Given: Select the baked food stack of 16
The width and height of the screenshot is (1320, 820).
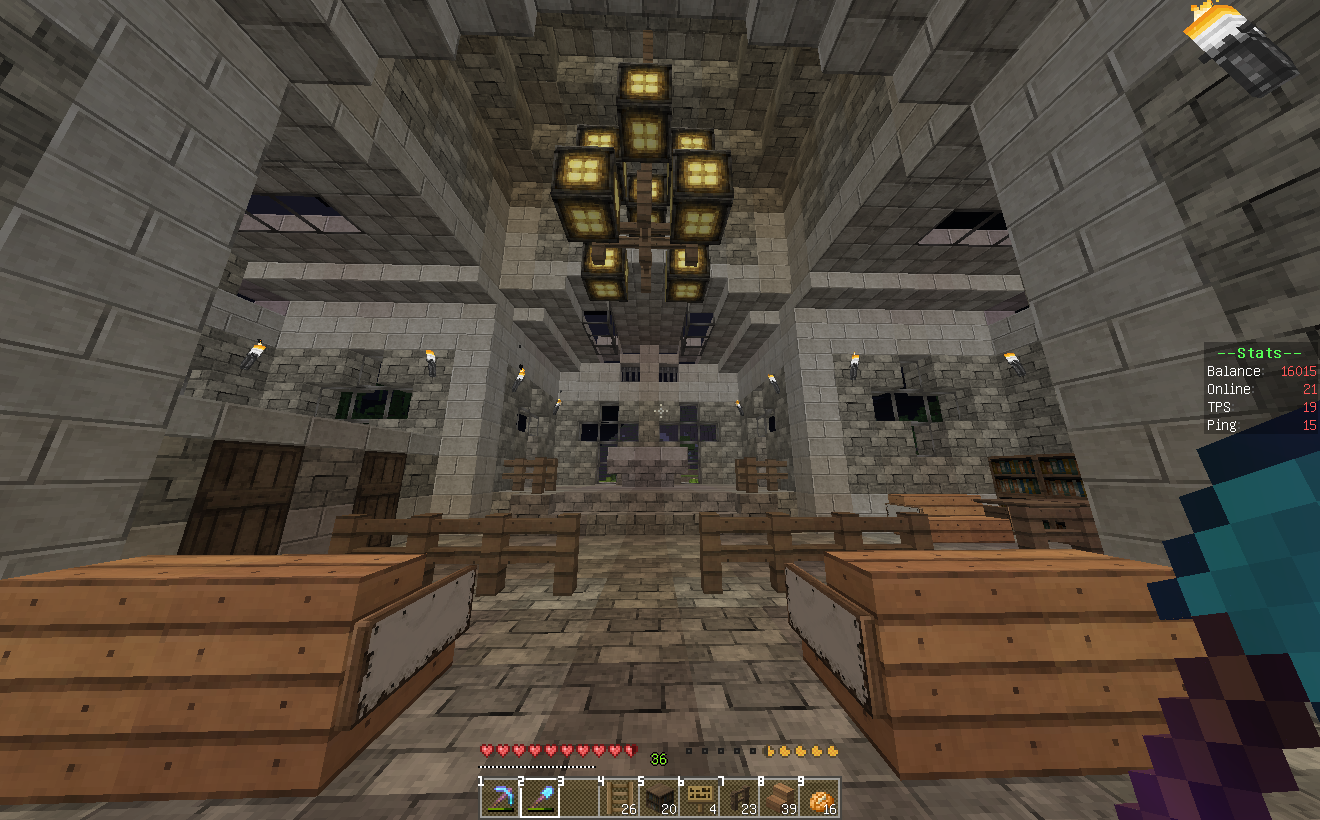Looking at the screenshot, I should [x=819, y=798].
